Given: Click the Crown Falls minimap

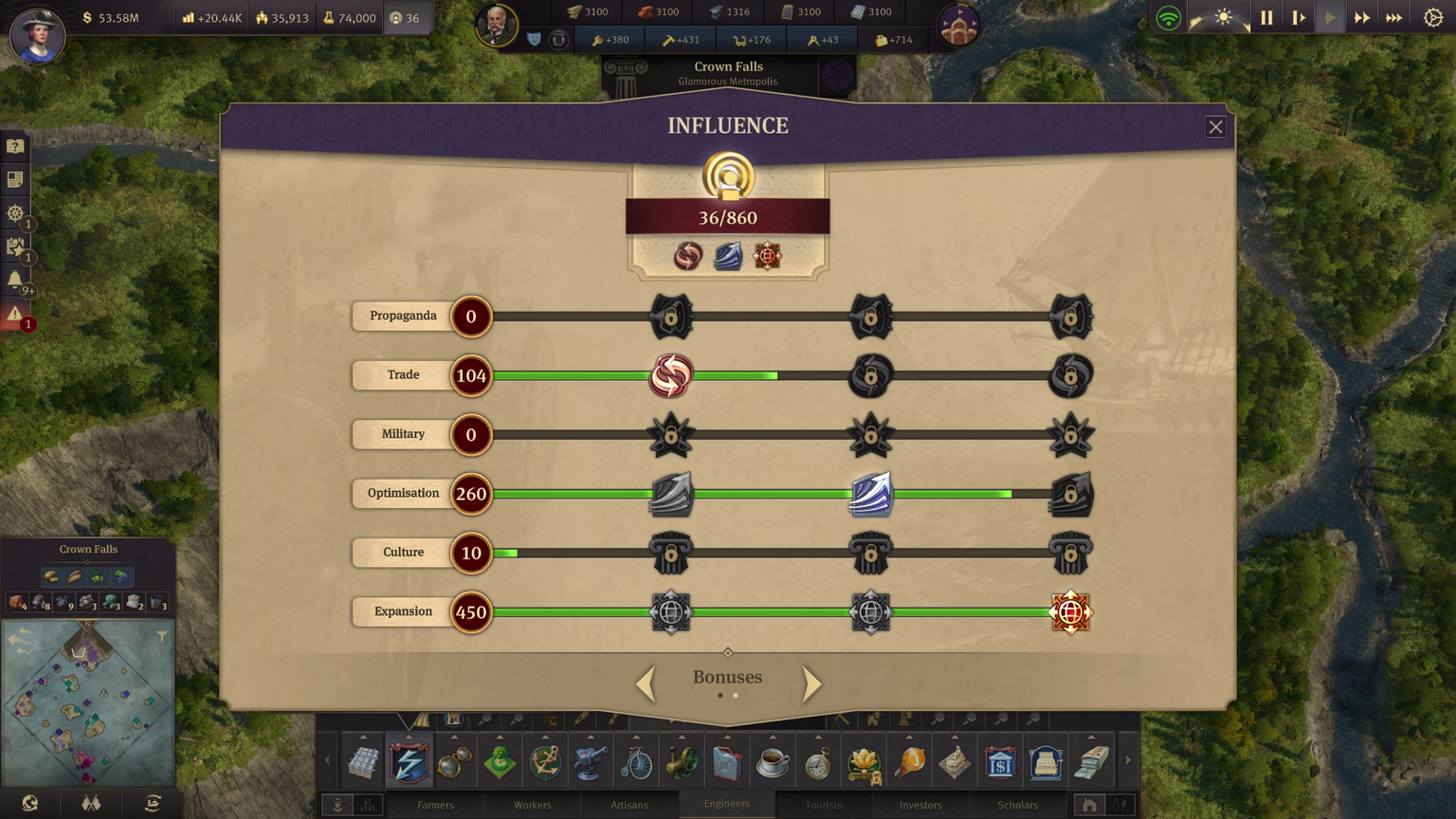Looking at the screenshot, I should tap(88, 703).
